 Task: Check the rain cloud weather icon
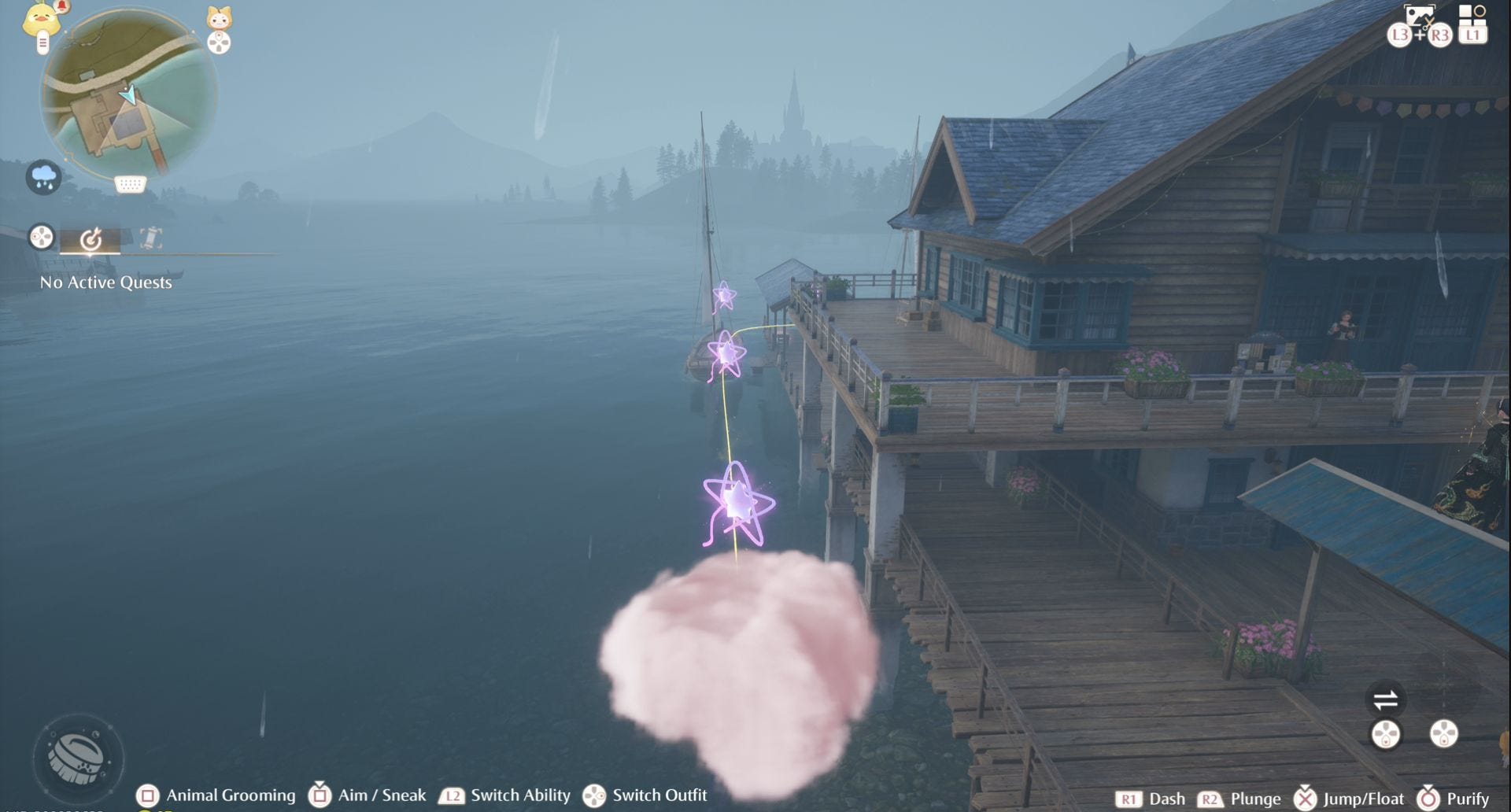43,176
